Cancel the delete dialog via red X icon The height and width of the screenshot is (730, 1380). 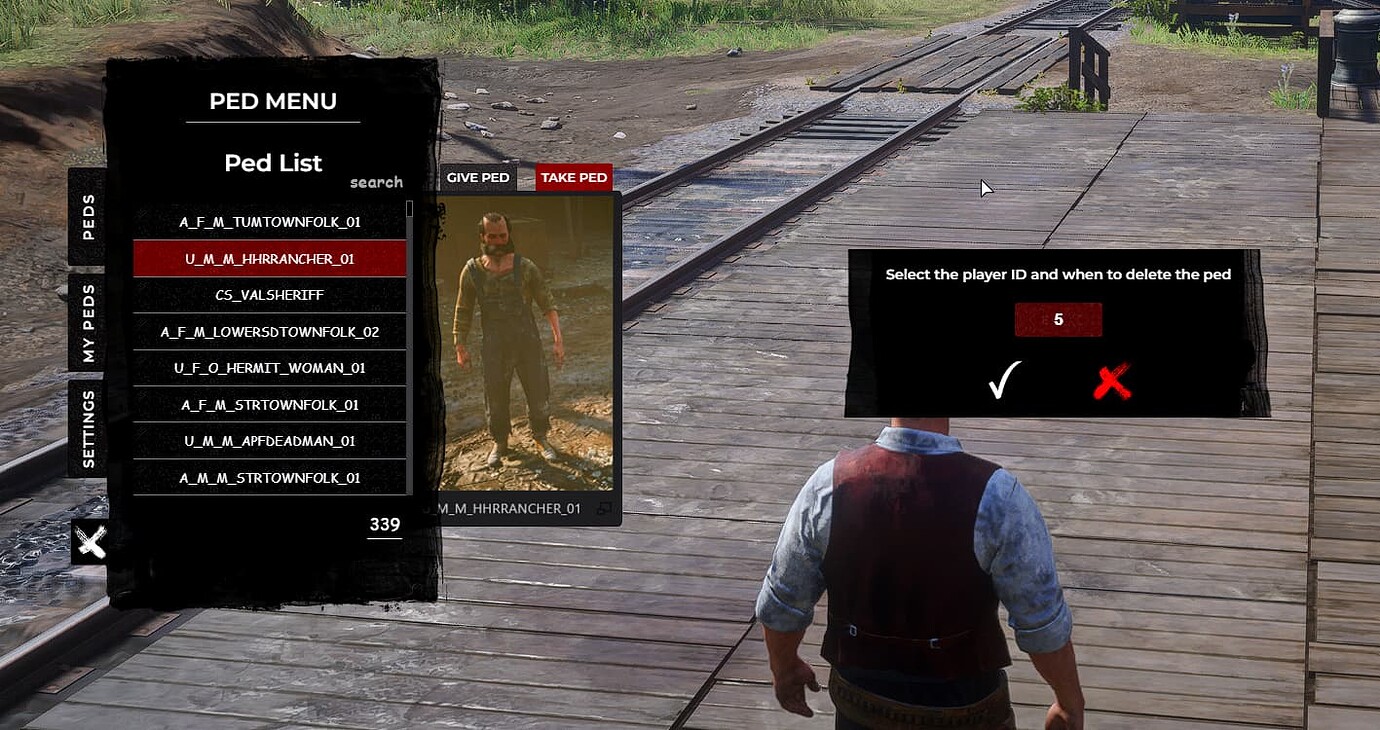click(x=1110, y=382)
